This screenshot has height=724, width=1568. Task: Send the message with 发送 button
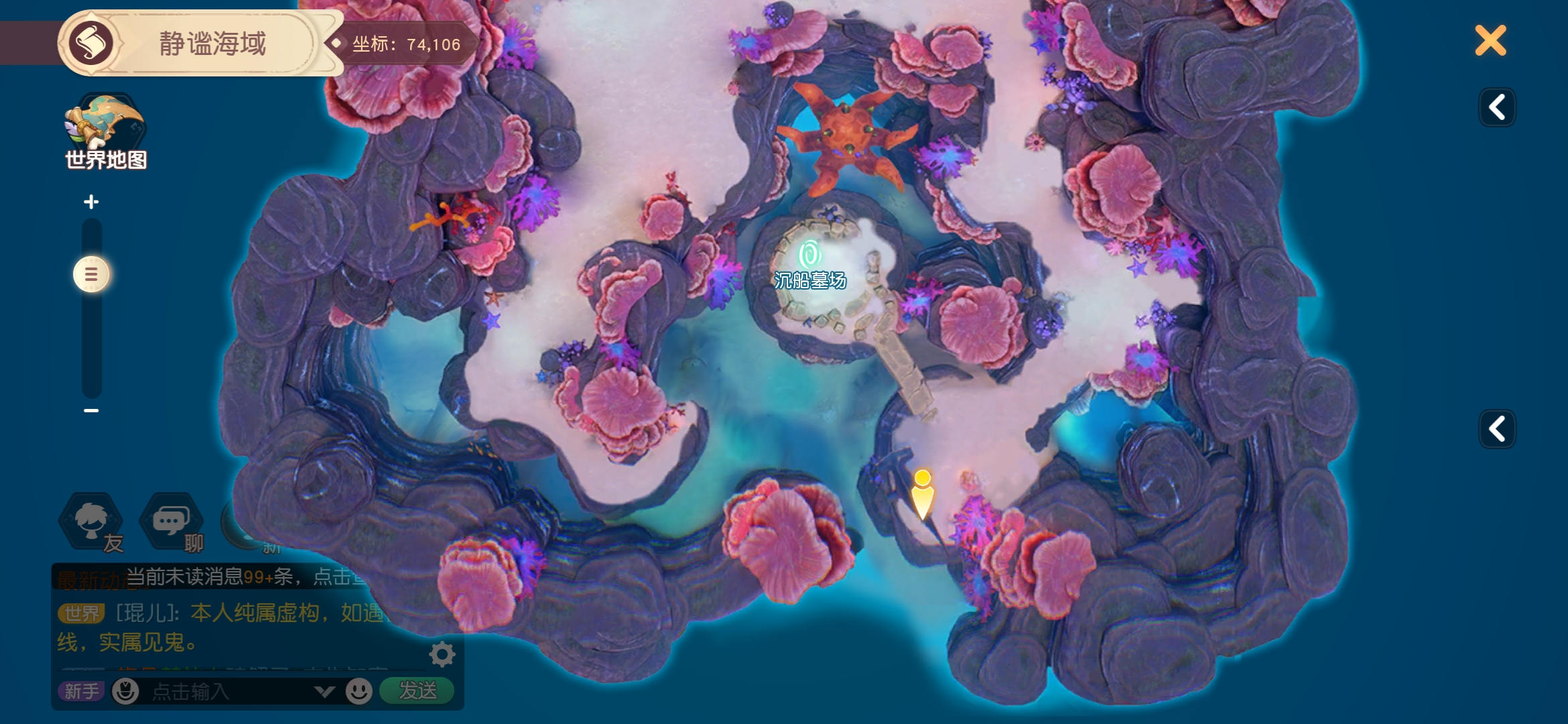click(417, 690)
